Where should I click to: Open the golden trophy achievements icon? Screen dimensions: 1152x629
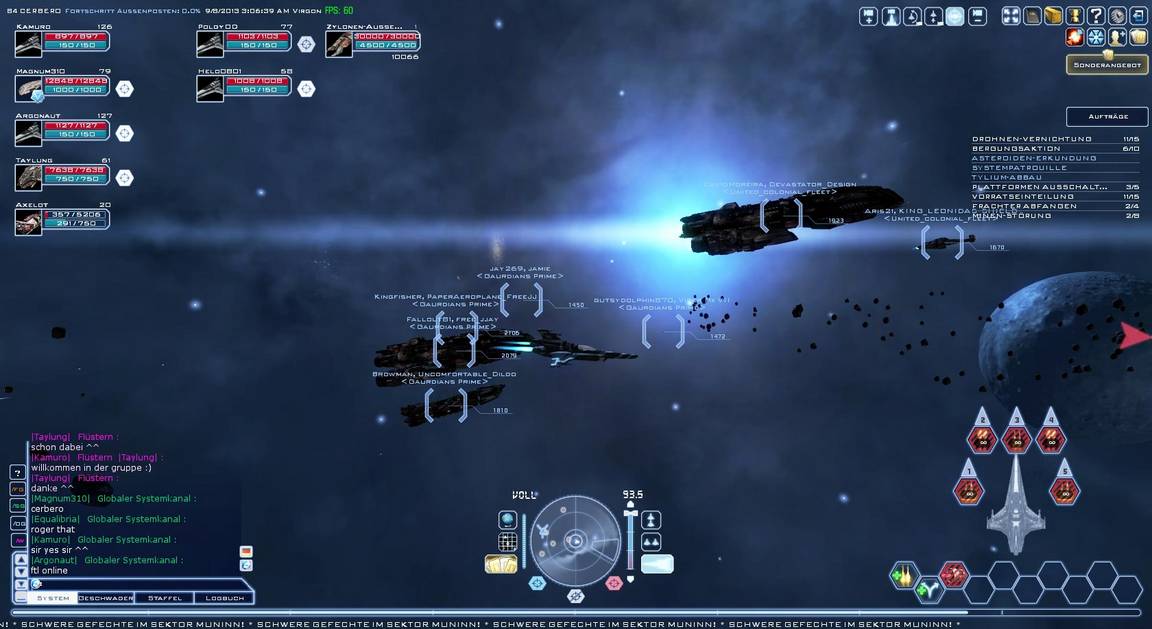(1075, 16)
